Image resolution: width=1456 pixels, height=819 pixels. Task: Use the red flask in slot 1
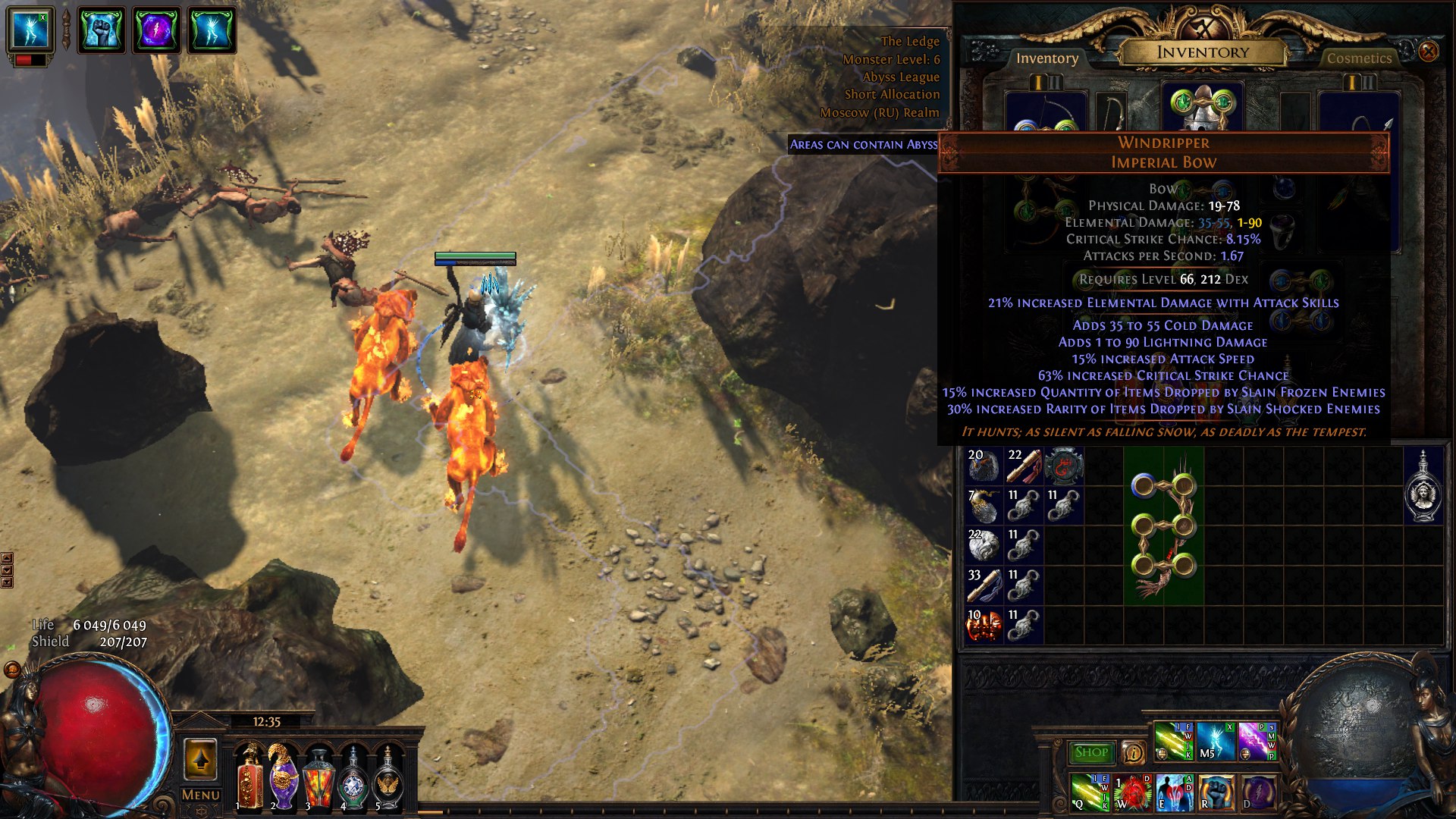coord(250,777)
